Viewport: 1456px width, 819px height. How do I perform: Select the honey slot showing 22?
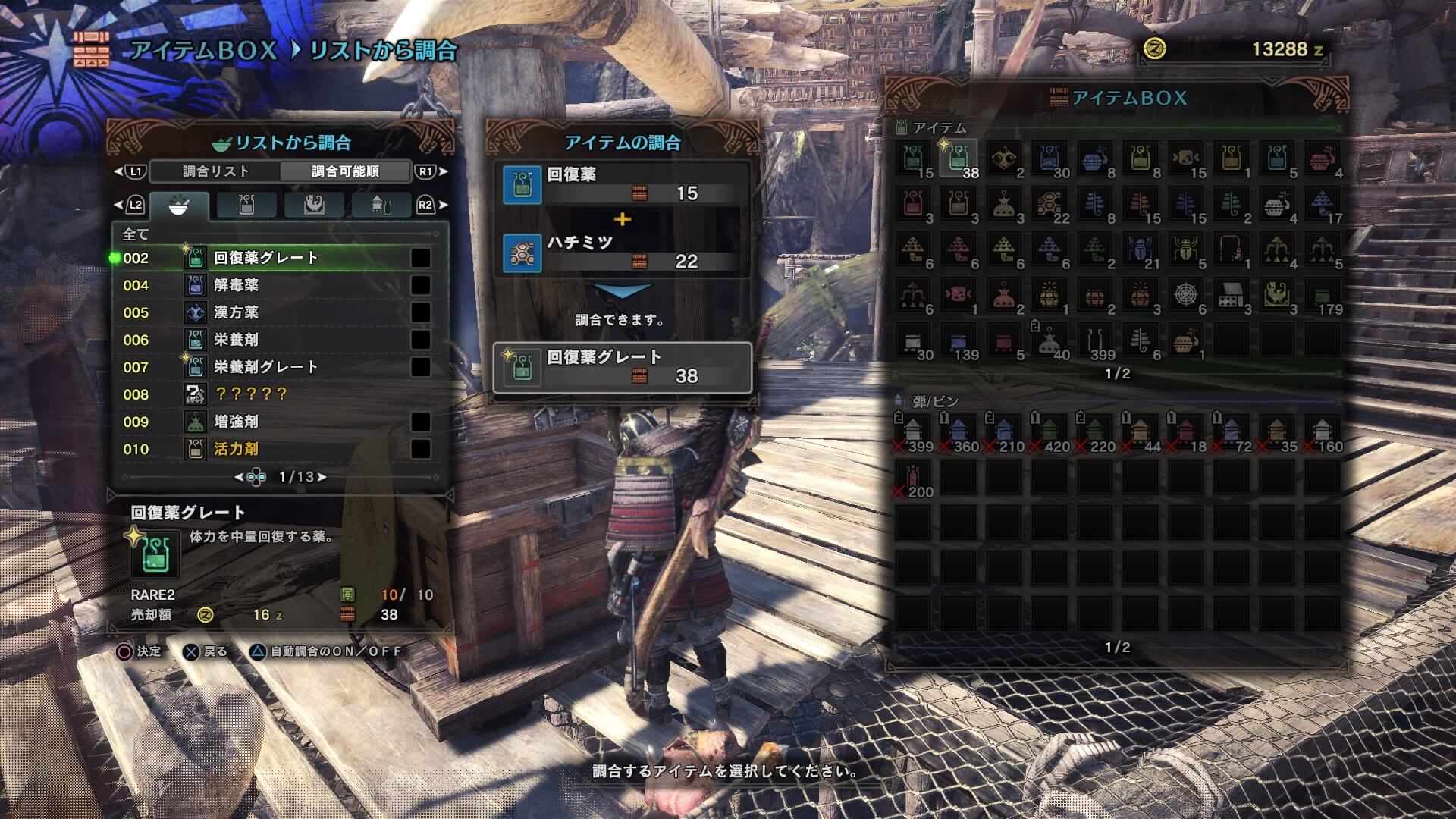pos(1050,205)
